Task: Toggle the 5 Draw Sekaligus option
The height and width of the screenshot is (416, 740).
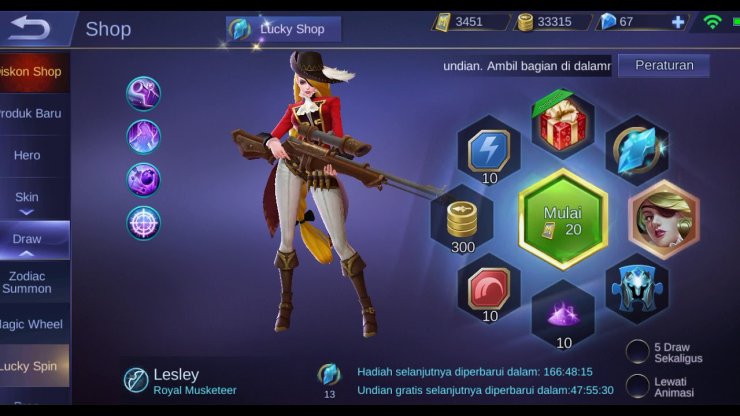Action: pyautogui.click(x=638, y=351)
